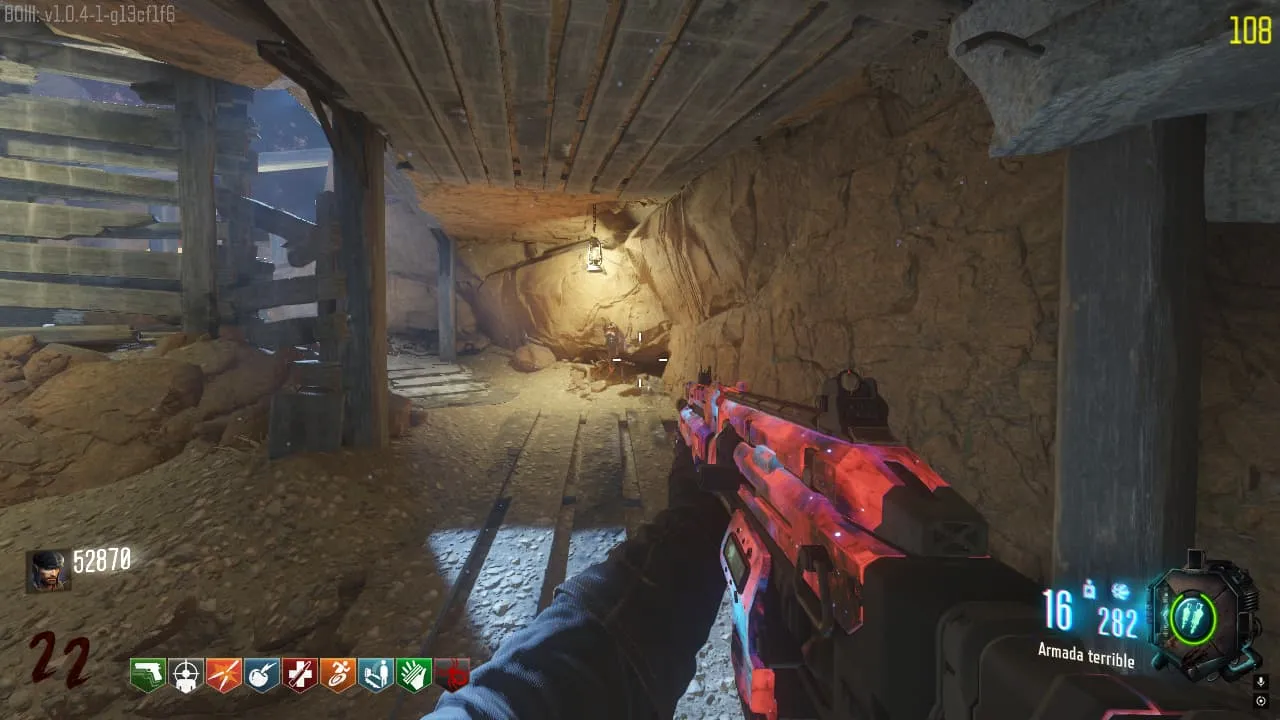Choose the green Speed Cola hand perk
Screen dimensions: 1280x720
tap(413, 675)
